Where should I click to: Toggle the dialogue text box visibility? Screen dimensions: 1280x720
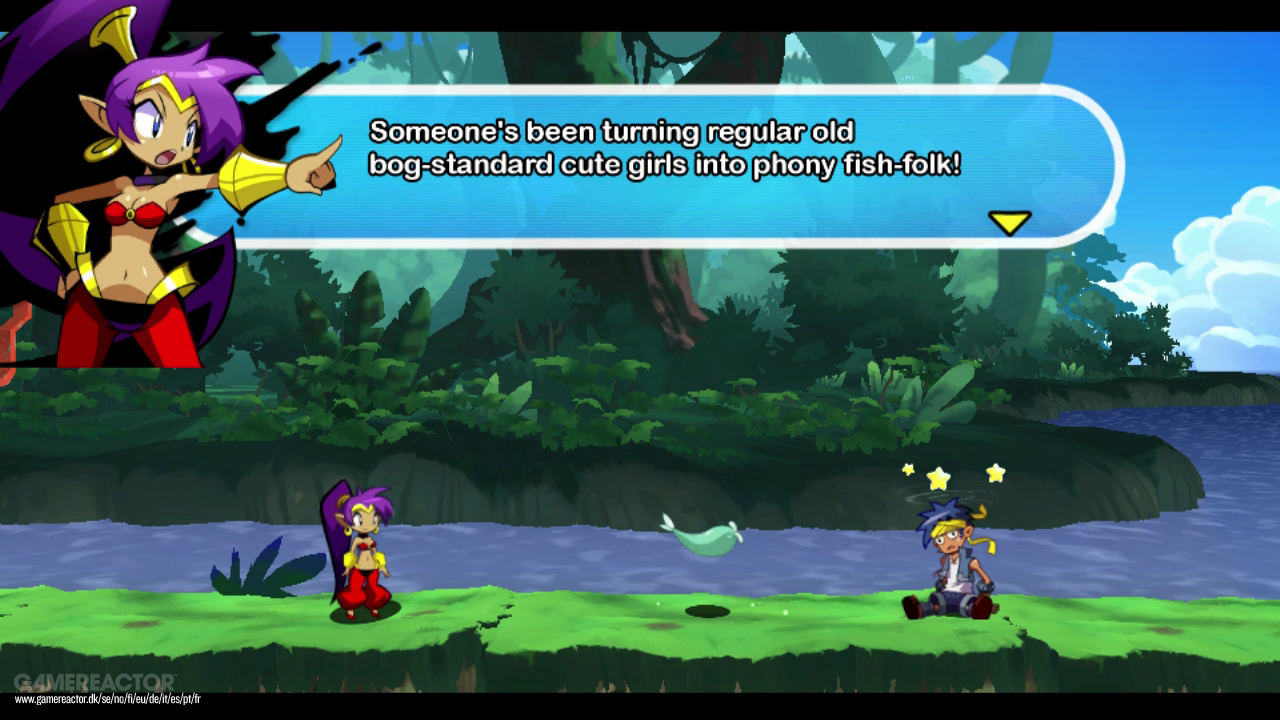(680, 165)
